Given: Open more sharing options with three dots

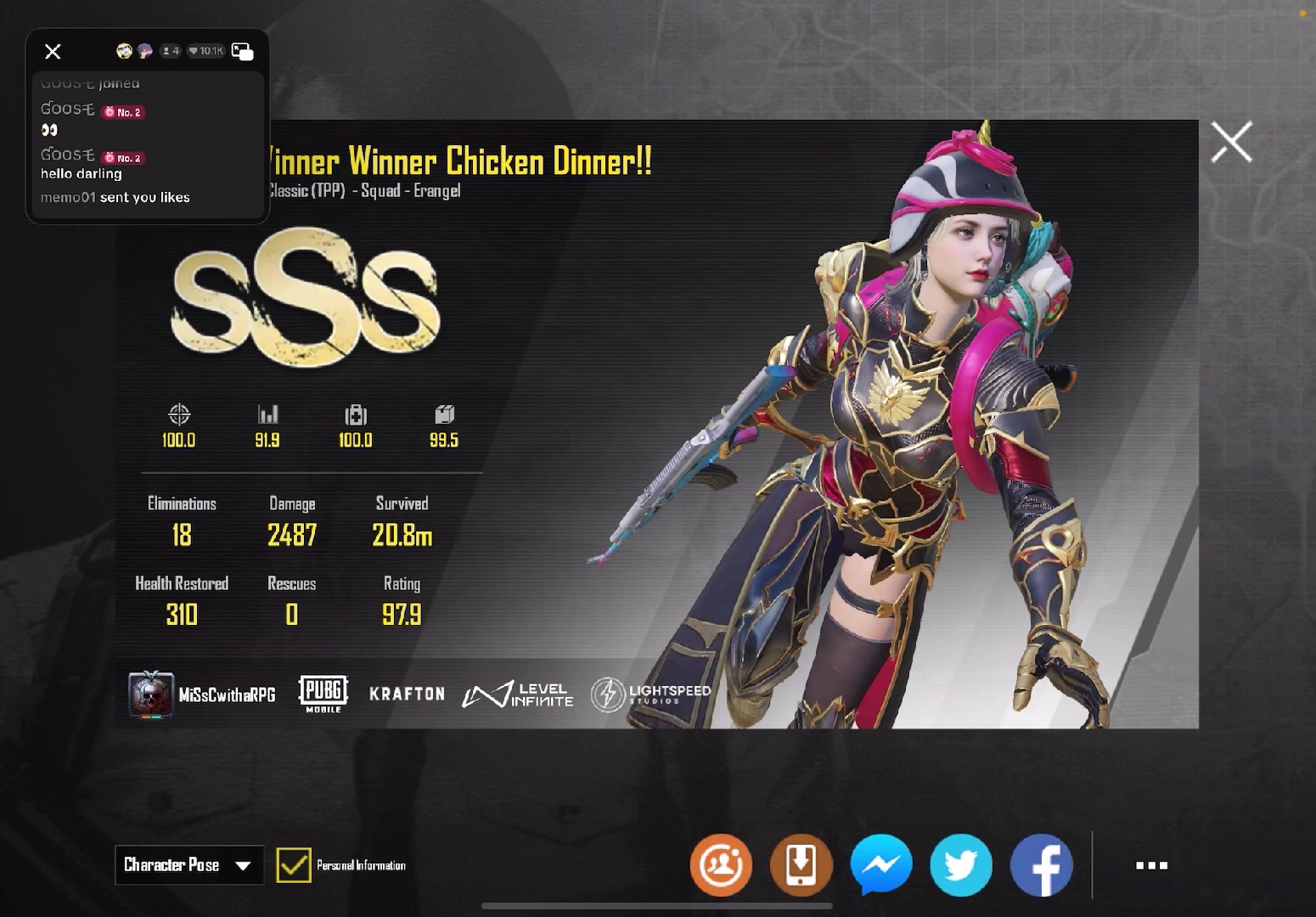Looking at the screenshot, I should tap(1151, 865).
